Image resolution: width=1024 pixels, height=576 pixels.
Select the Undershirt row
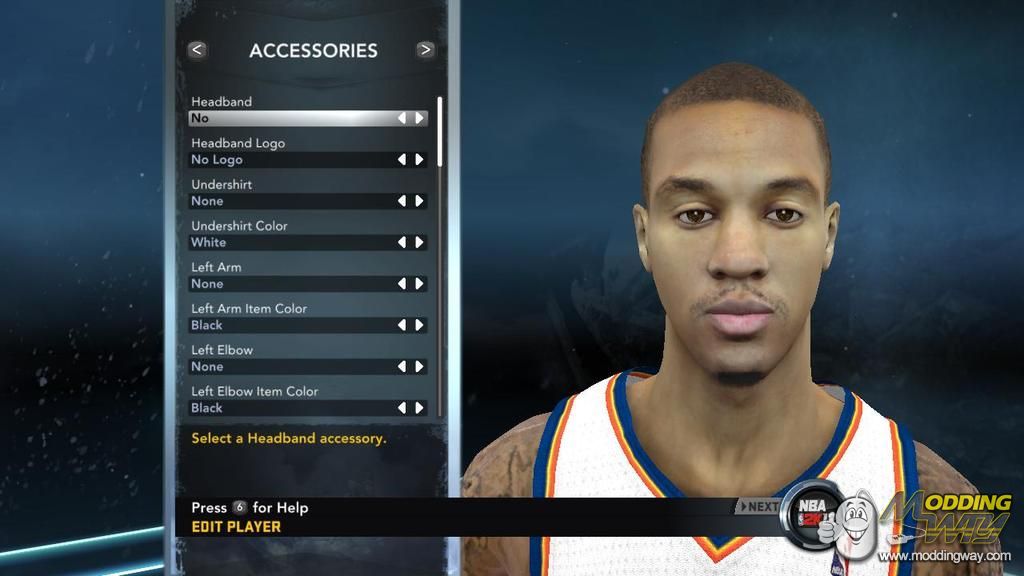point(290,201)
